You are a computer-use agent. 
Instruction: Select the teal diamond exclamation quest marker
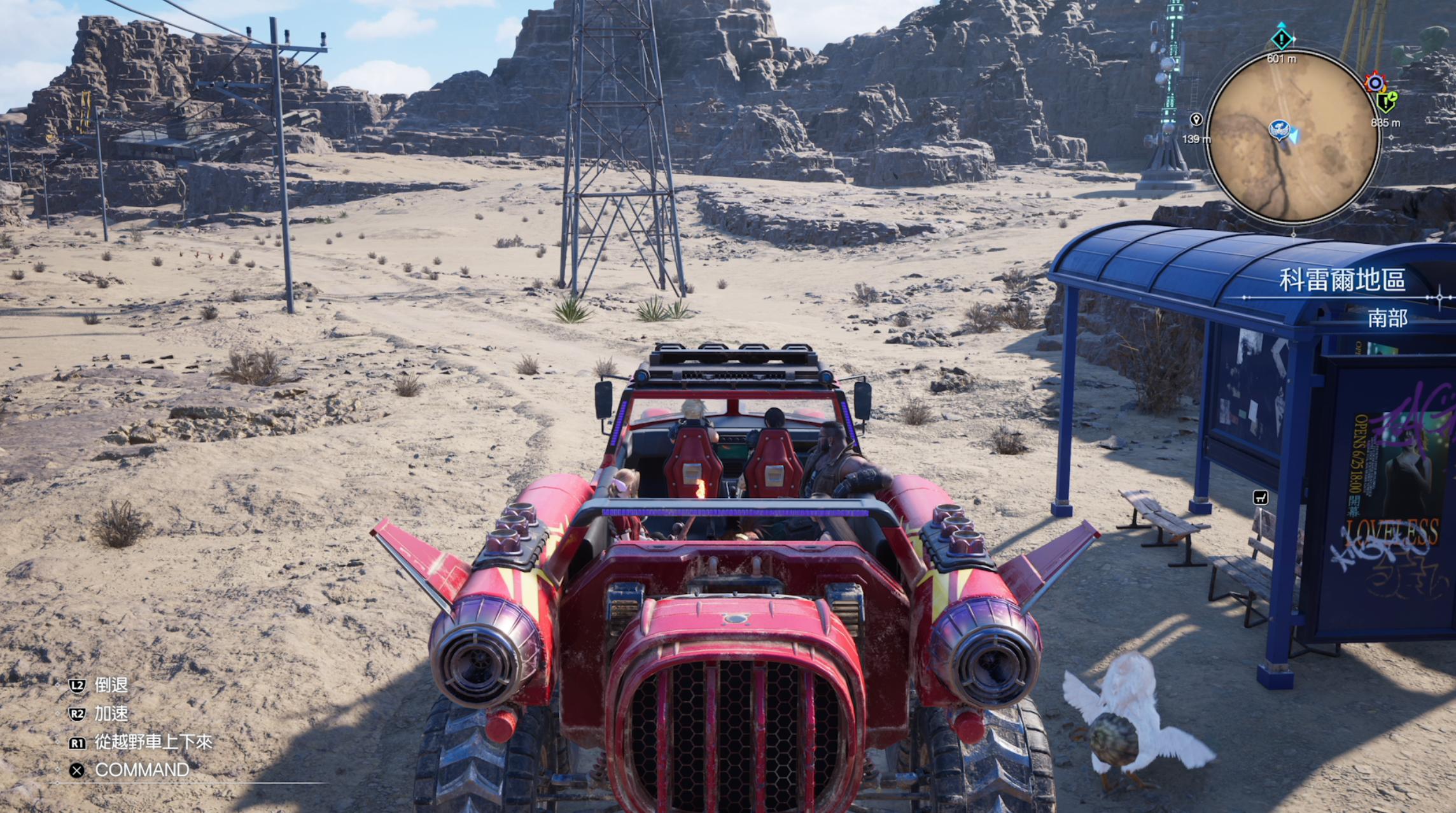(x=1281, y=39)
